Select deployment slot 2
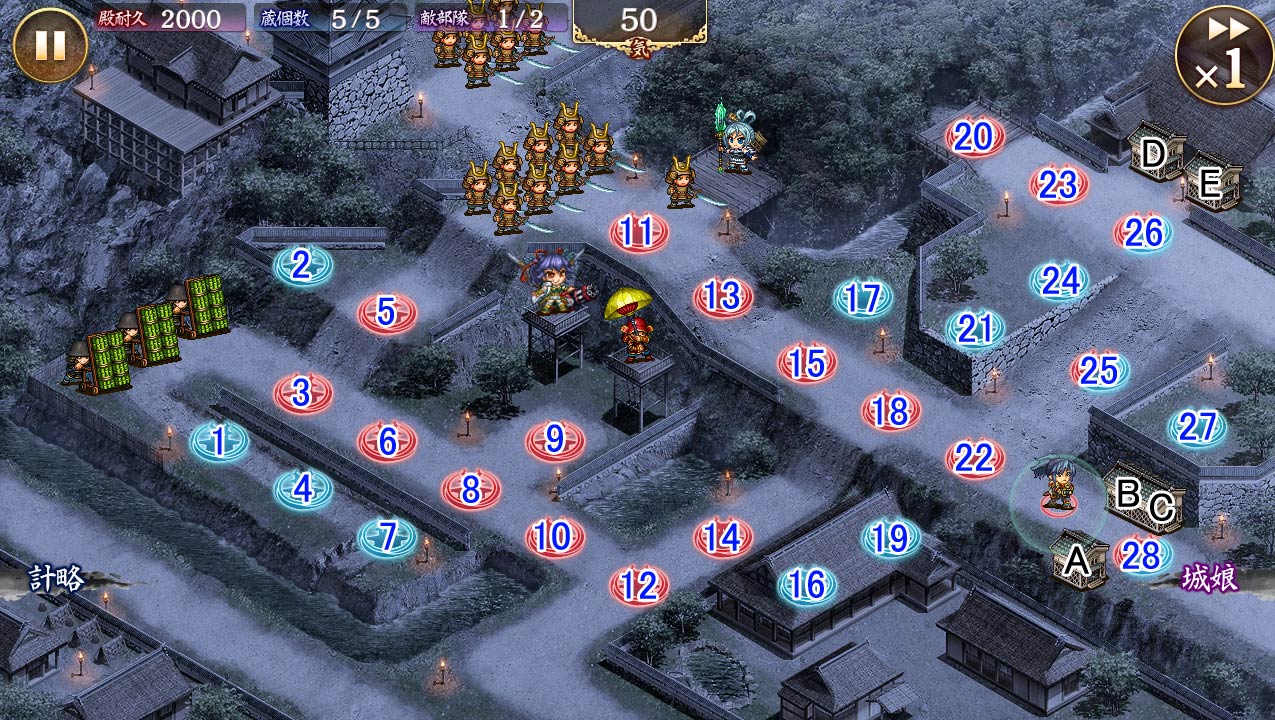 click(302, 266)
